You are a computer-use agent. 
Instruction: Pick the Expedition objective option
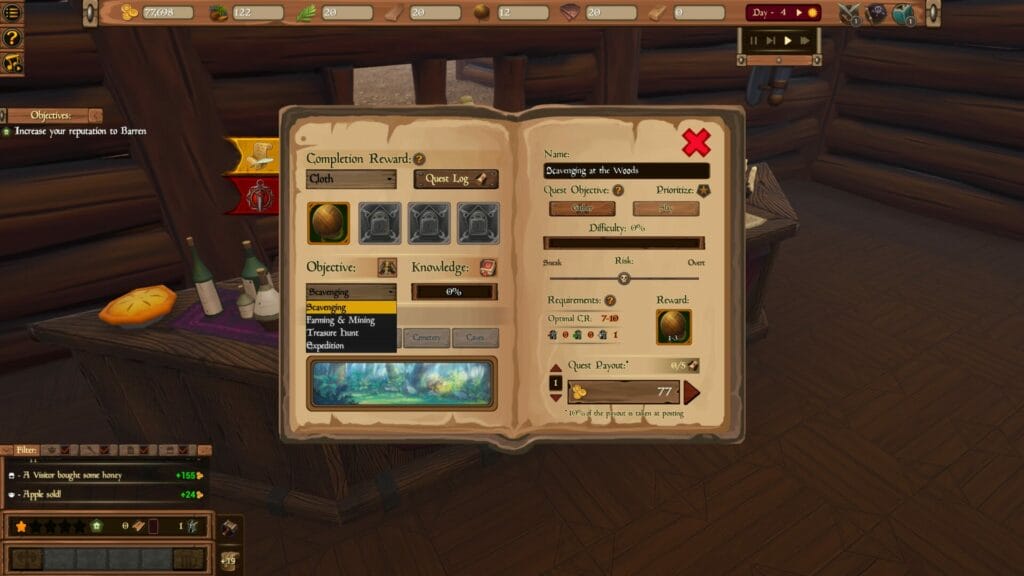(326, 346)
